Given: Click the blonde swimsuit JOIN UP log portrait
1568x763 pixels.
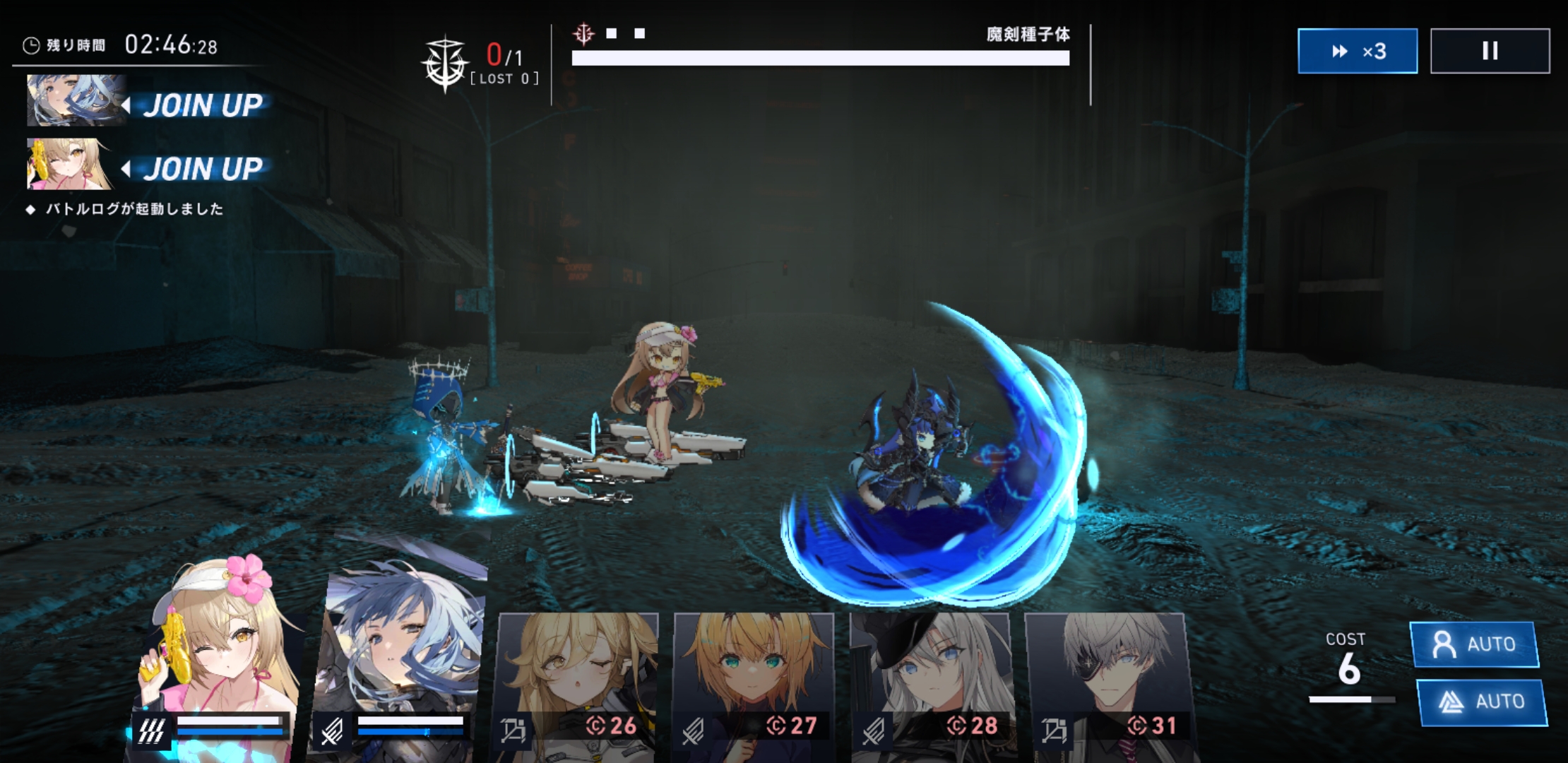Looking at the screenshot, I should click(x=69, y=165).
